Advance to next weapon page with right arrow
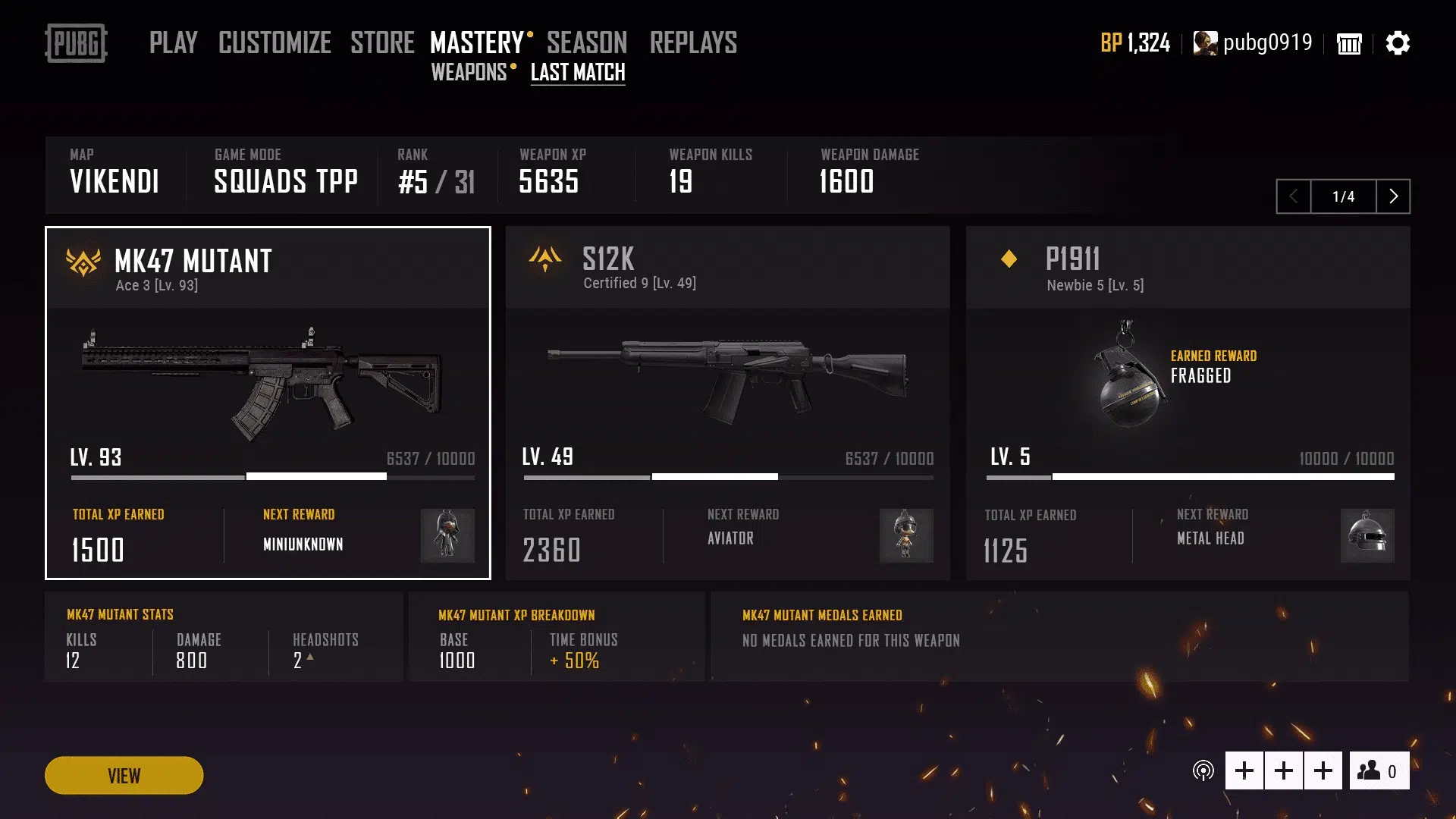Viewport: 1456px width, 819px height. (1393, 196)
